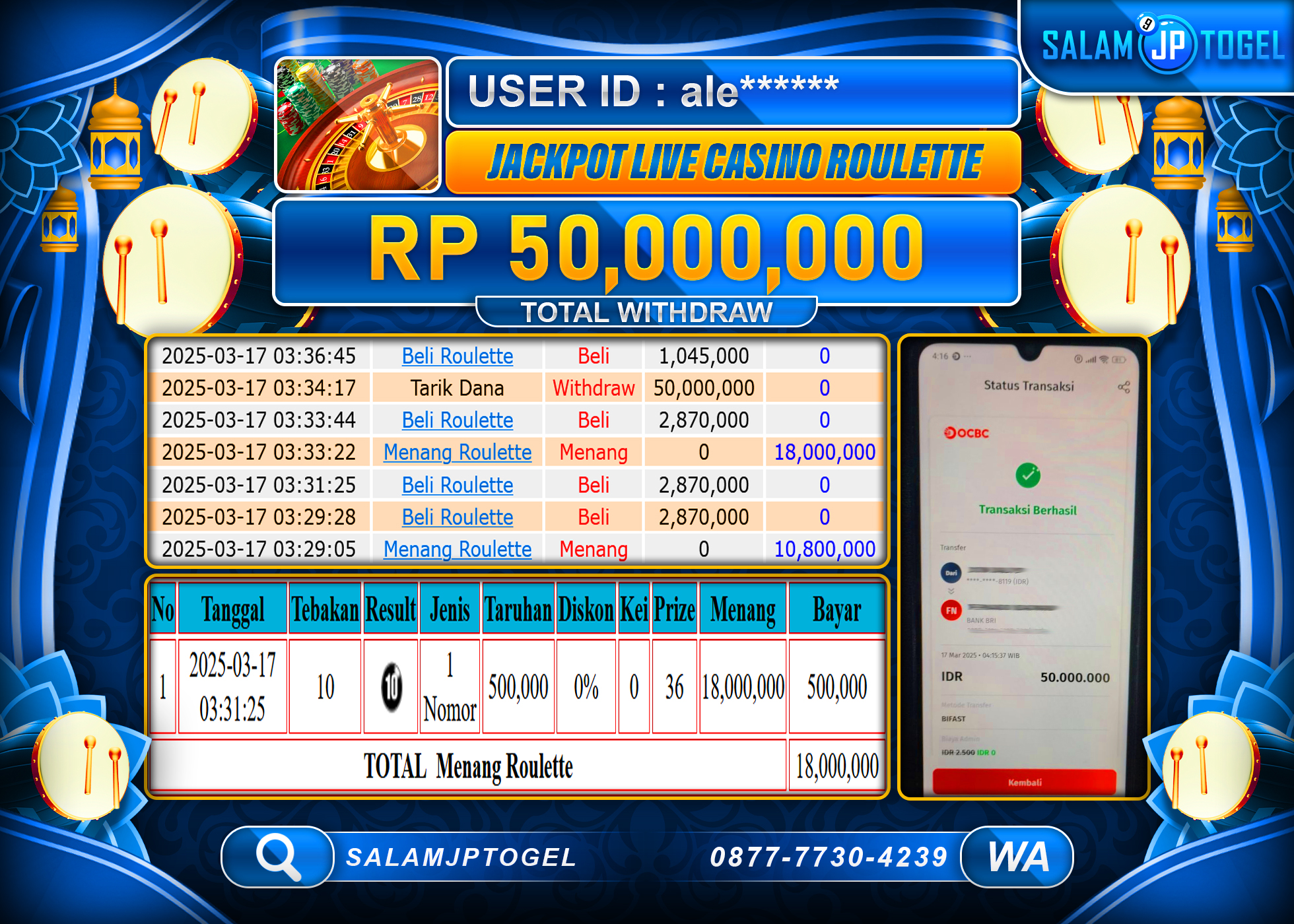Click the share icon beside Status Transaksi
Image resolution: width=1294 pixels, height=924 pixels.
pyautogui.click(x=1124, y=386)
